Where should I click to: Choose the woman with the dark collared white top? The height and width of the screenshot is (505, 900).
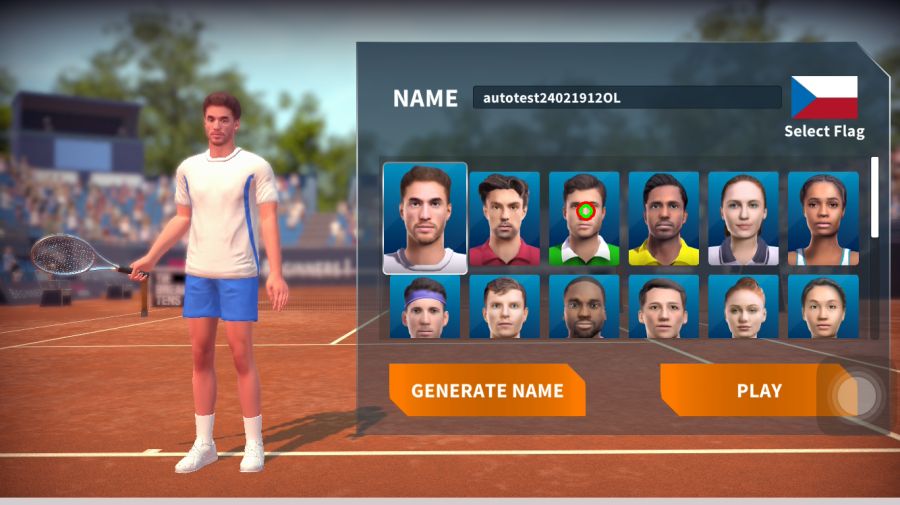click(x=743, y=219)
